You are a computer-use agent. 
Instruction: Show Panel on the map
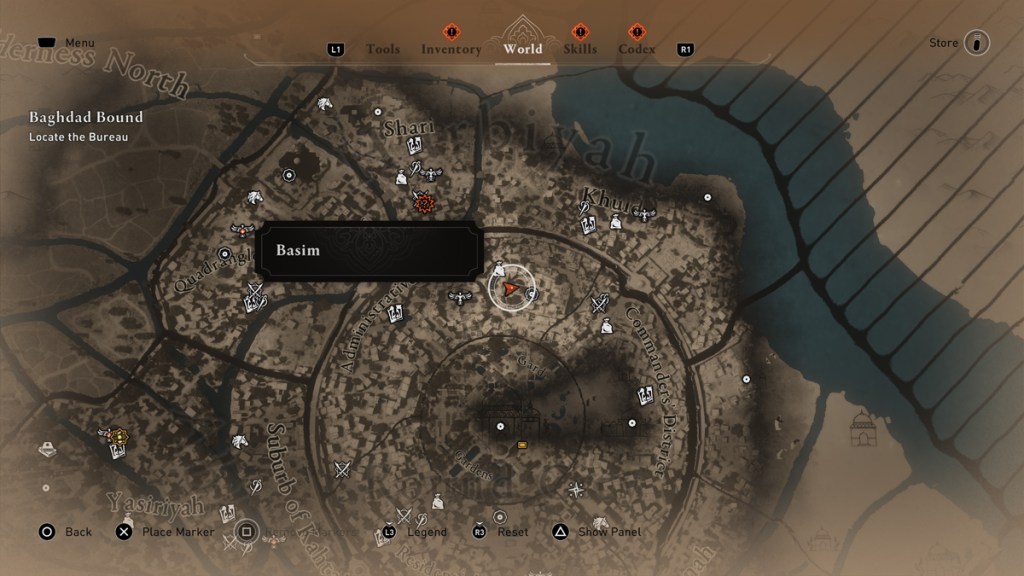tap(608, 532)
